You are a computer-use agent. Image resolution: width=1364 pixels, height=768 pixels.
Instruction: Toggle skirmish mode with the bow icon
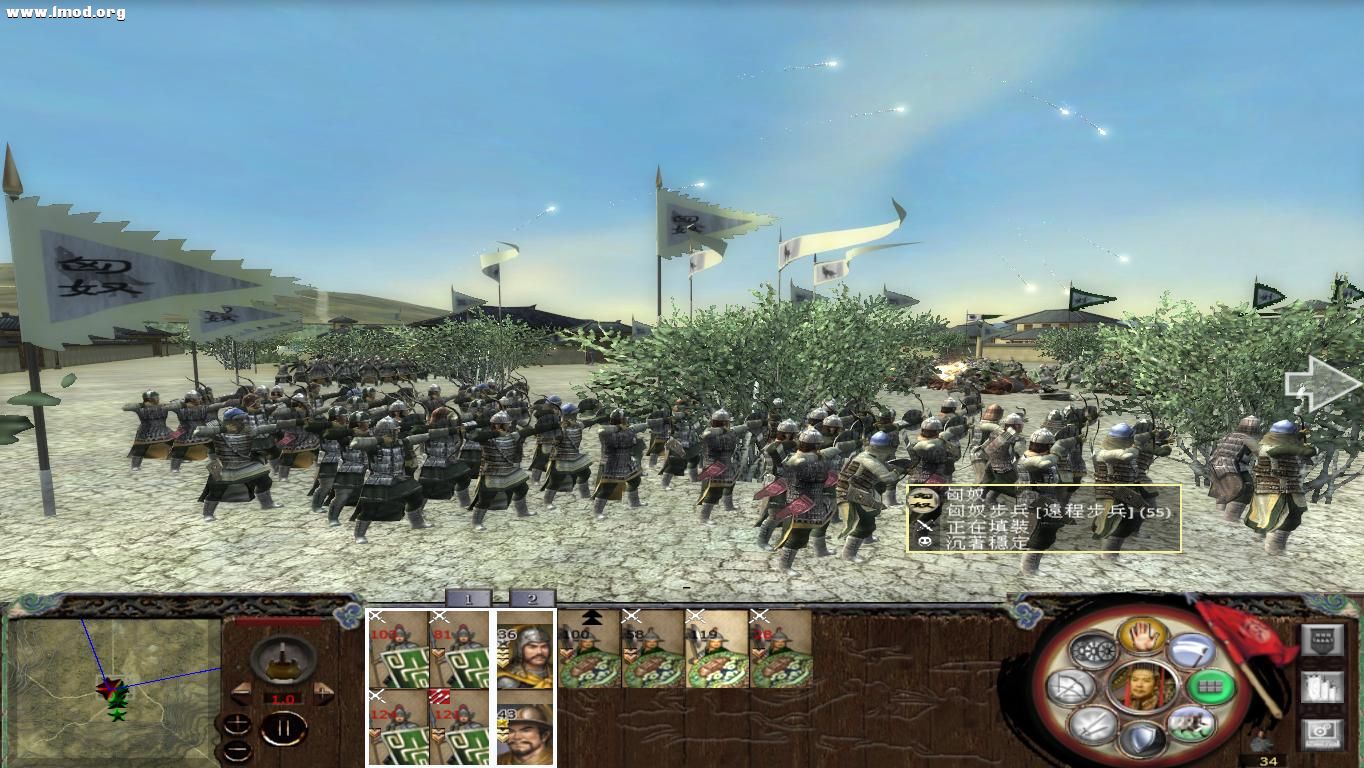pos(1068,687)
